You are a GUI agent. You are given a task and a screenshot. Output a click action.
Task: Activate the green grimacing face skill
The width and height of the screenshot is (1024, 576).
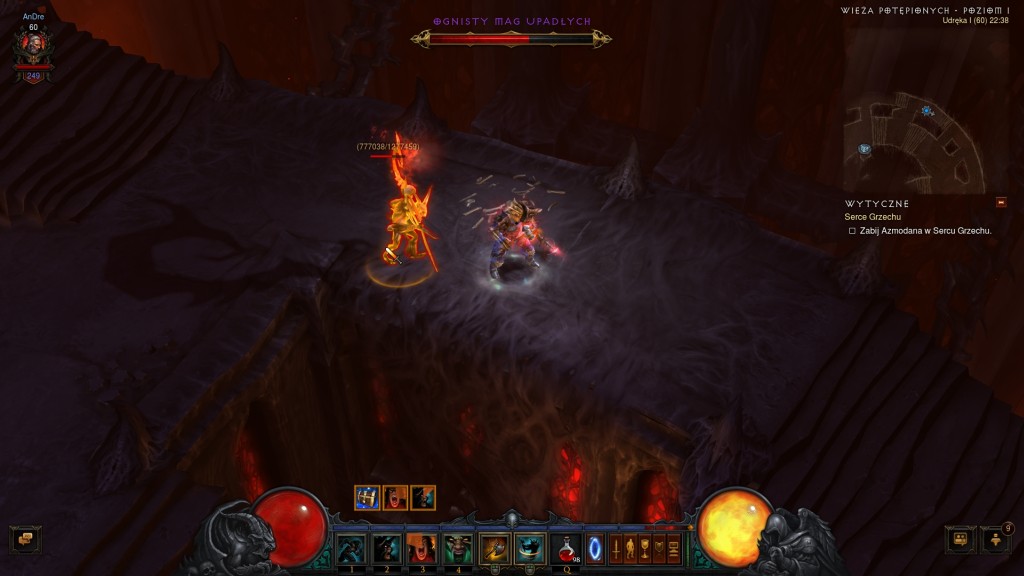click(458, 548)
